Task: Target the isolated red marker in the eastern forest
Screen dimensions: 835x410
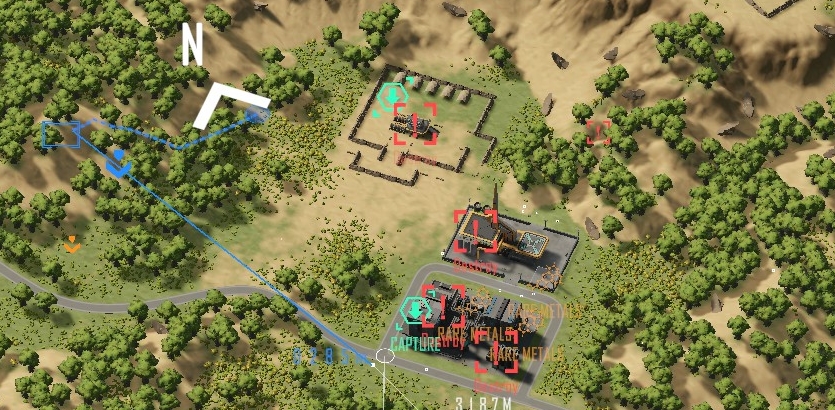Action: [x=599, y=131]
